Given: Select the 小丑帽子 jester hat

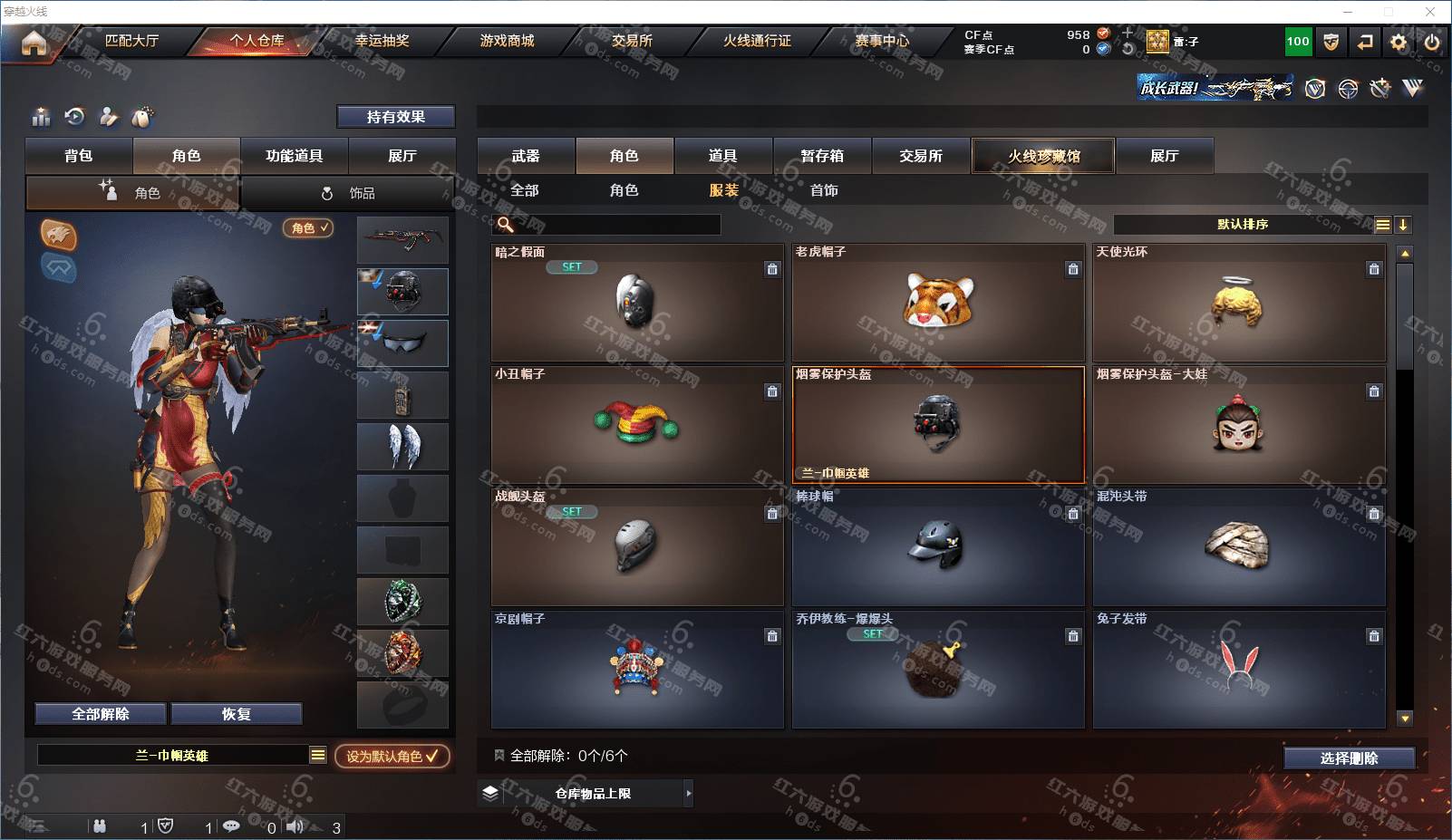Looking at the screenshot, I should point(636,425).
